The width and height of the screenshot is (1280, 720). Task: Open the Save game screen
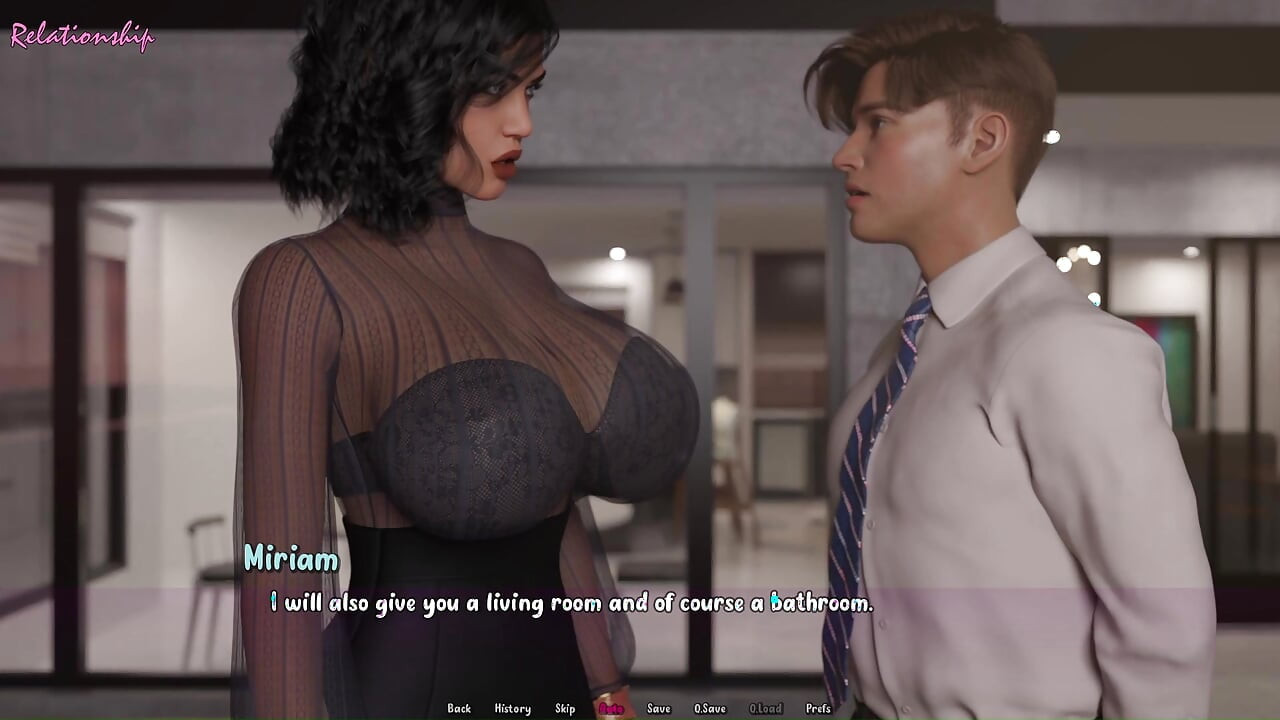coord(658,708)
